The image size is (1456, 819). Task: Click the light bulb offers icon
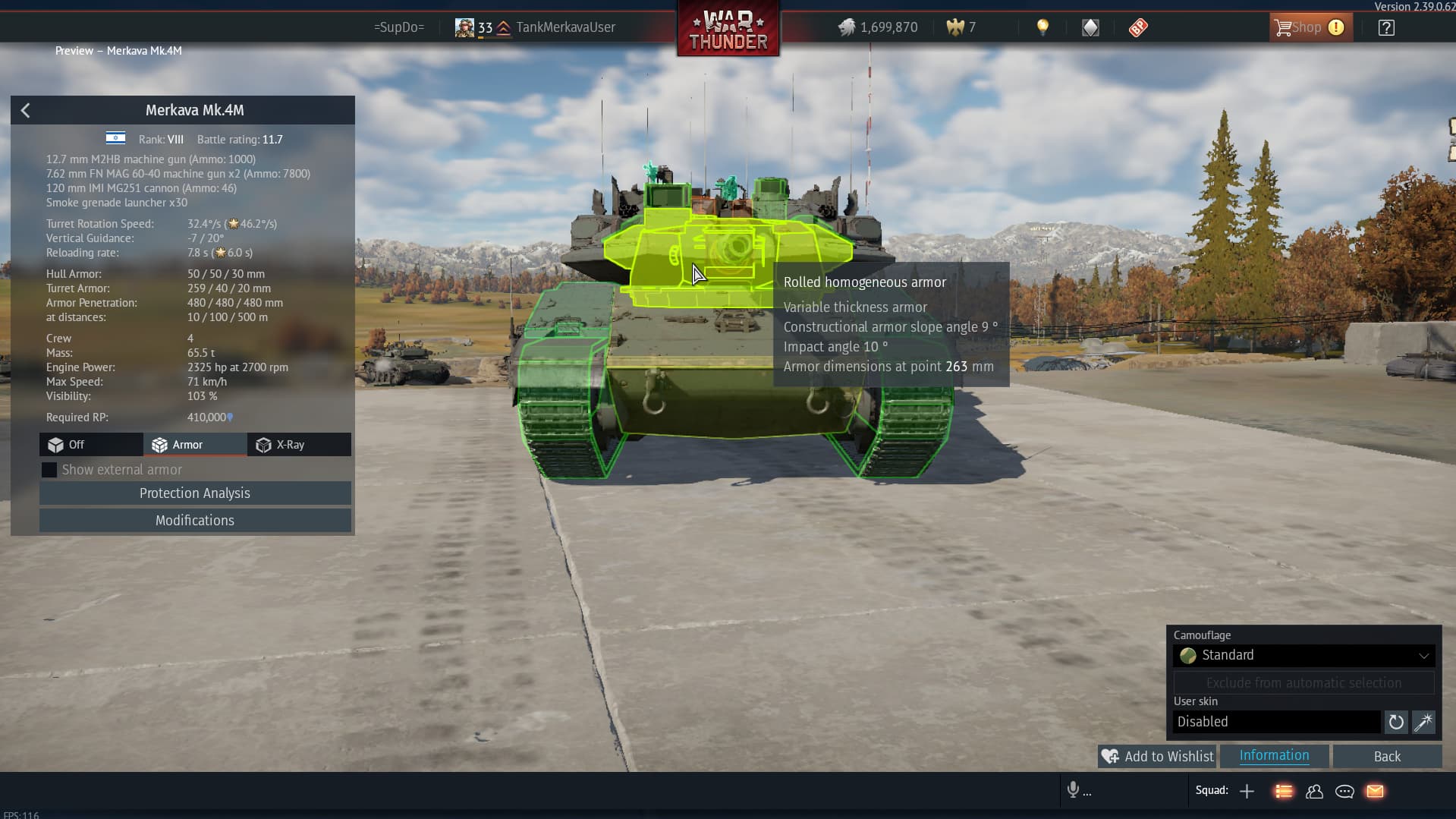click(1042, 27)
